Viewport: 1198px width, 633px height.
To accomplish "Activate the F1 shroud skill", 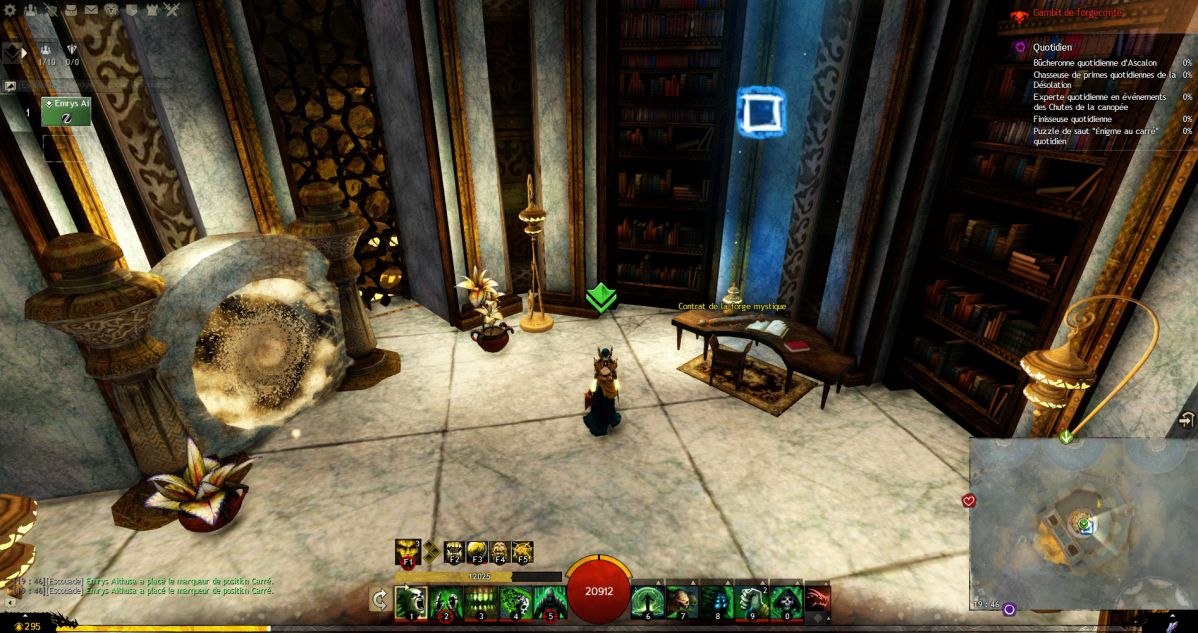I will pos(407,551).
